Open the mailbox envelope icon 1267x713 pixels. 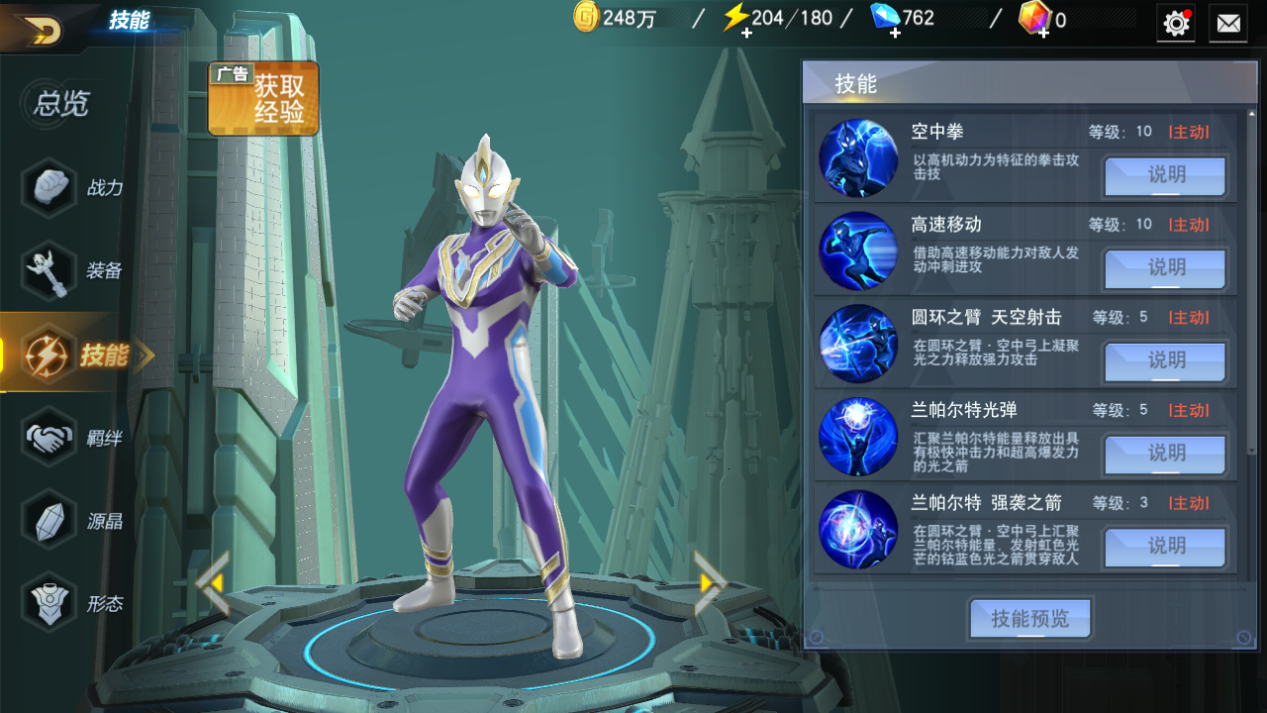click(x=1228, y=23)
